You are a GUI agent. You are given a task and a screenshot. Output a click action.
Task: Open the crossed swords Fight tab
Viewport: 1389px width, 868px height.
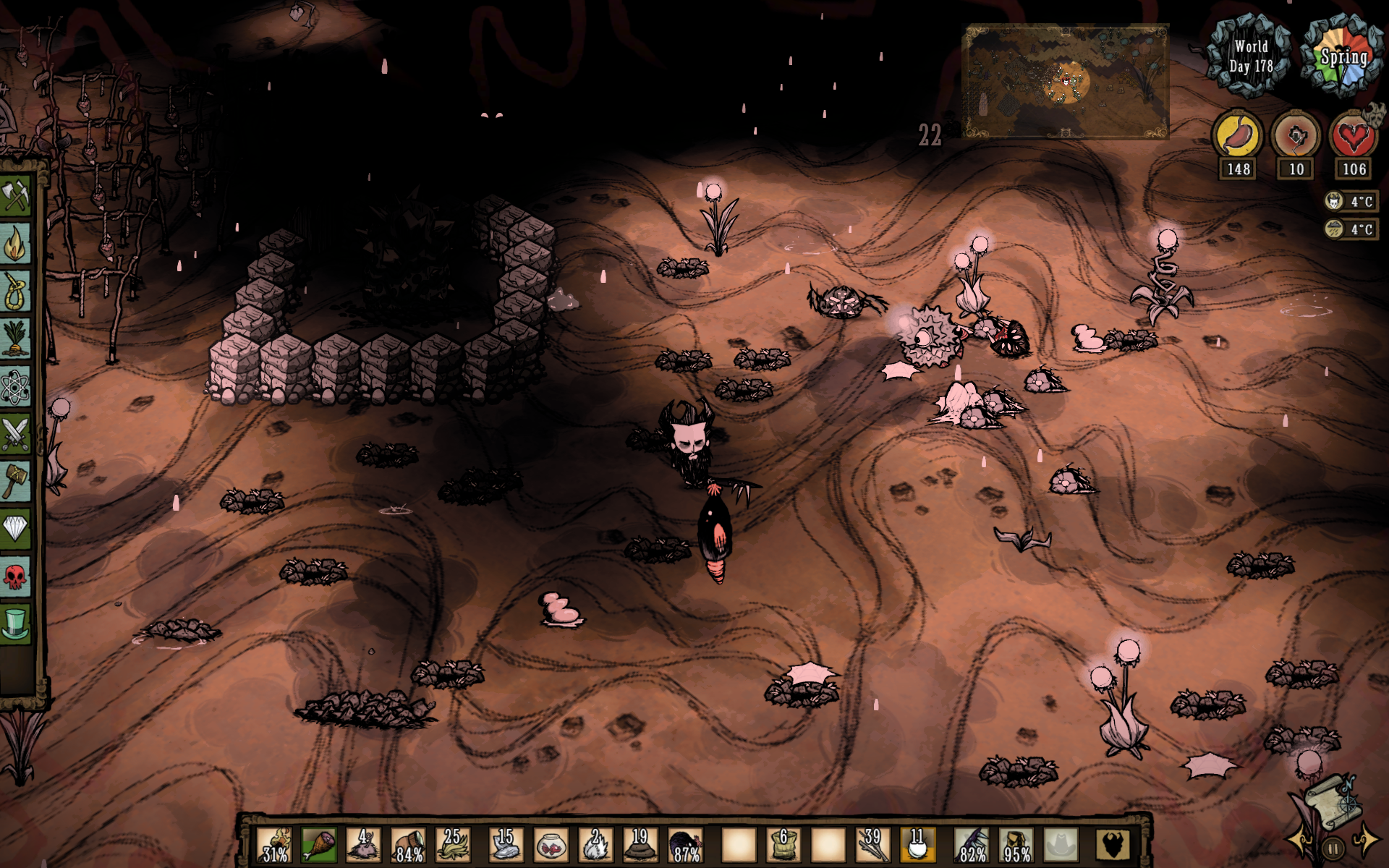(x=16, y=434)
